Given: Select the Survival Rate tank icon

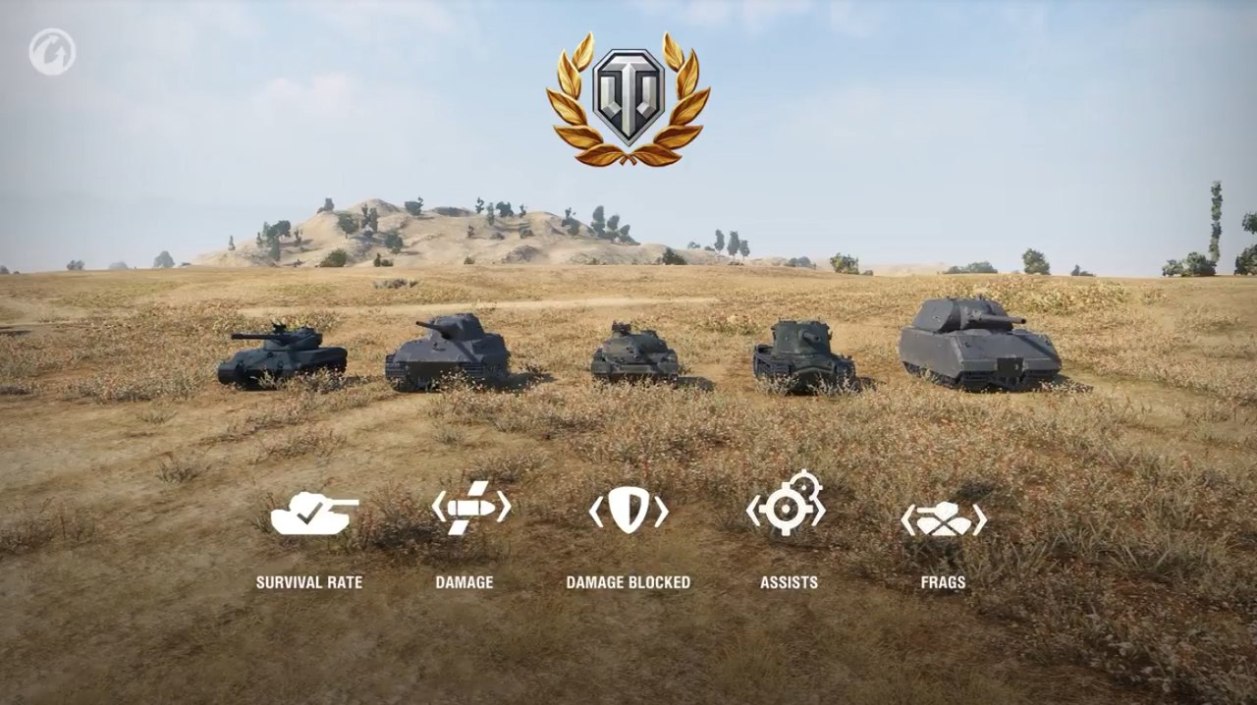Looking at the screenshot, I should pos(314,514).
